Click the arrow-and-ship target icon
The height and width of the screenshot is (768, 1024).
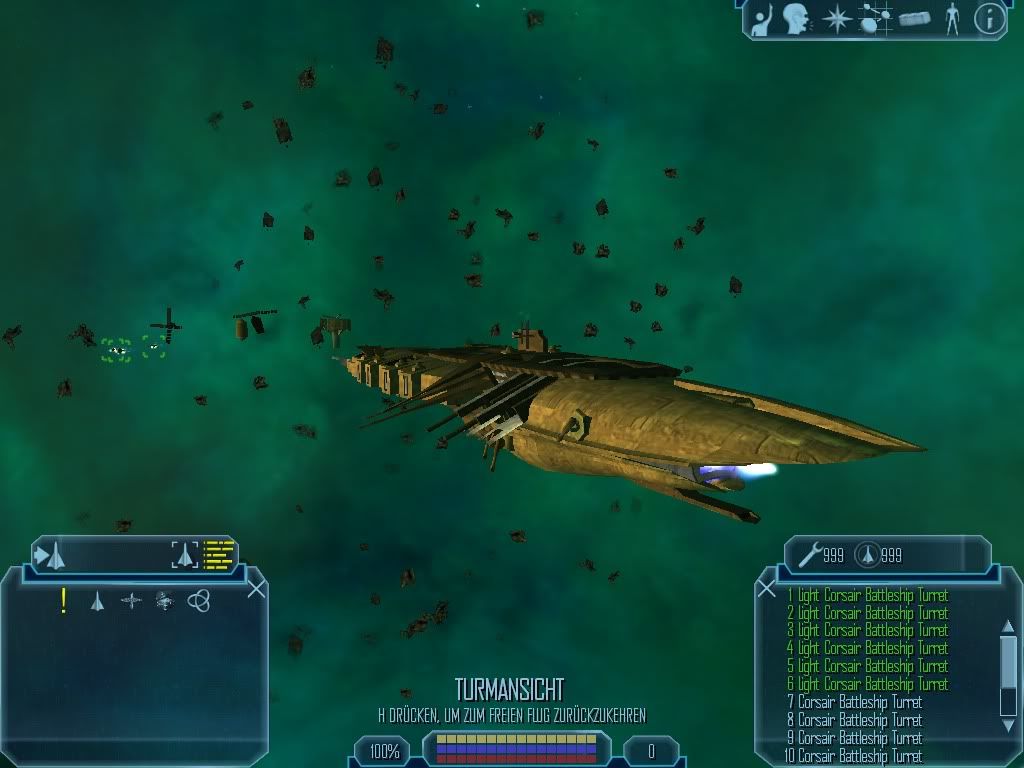coord(50,554)
